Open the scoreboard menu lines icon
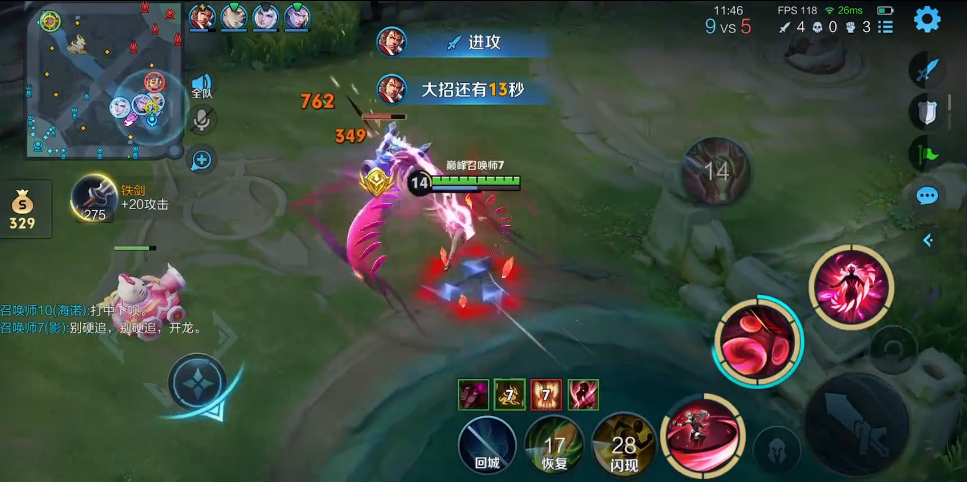Viewport: 967px width, 482px height. tap(886, 27)
